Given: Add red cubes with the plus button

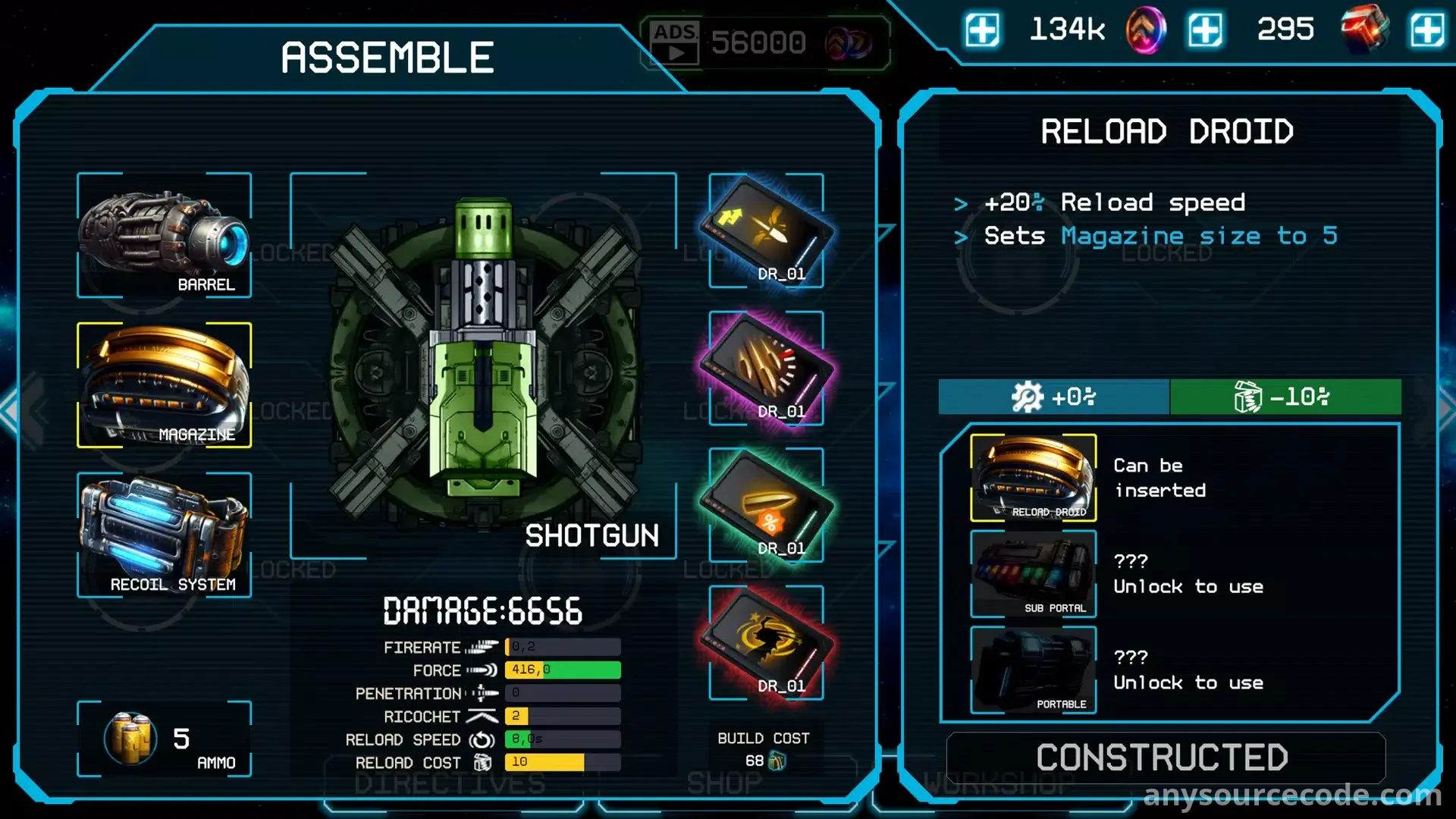Looking at the screenshot, I should coord(1426,31).
